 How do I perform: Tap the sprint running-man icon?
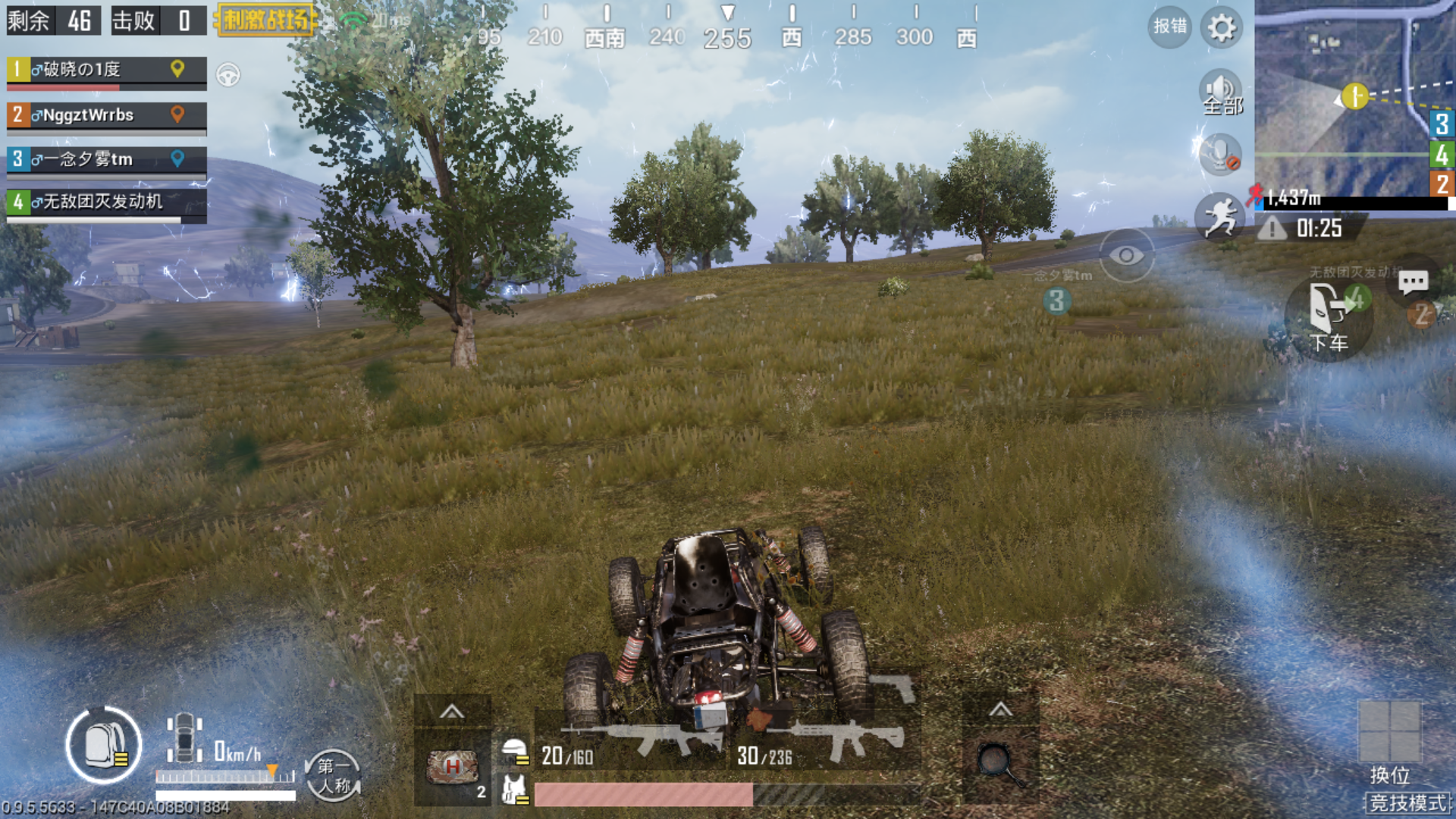(x=1220, y=215)
